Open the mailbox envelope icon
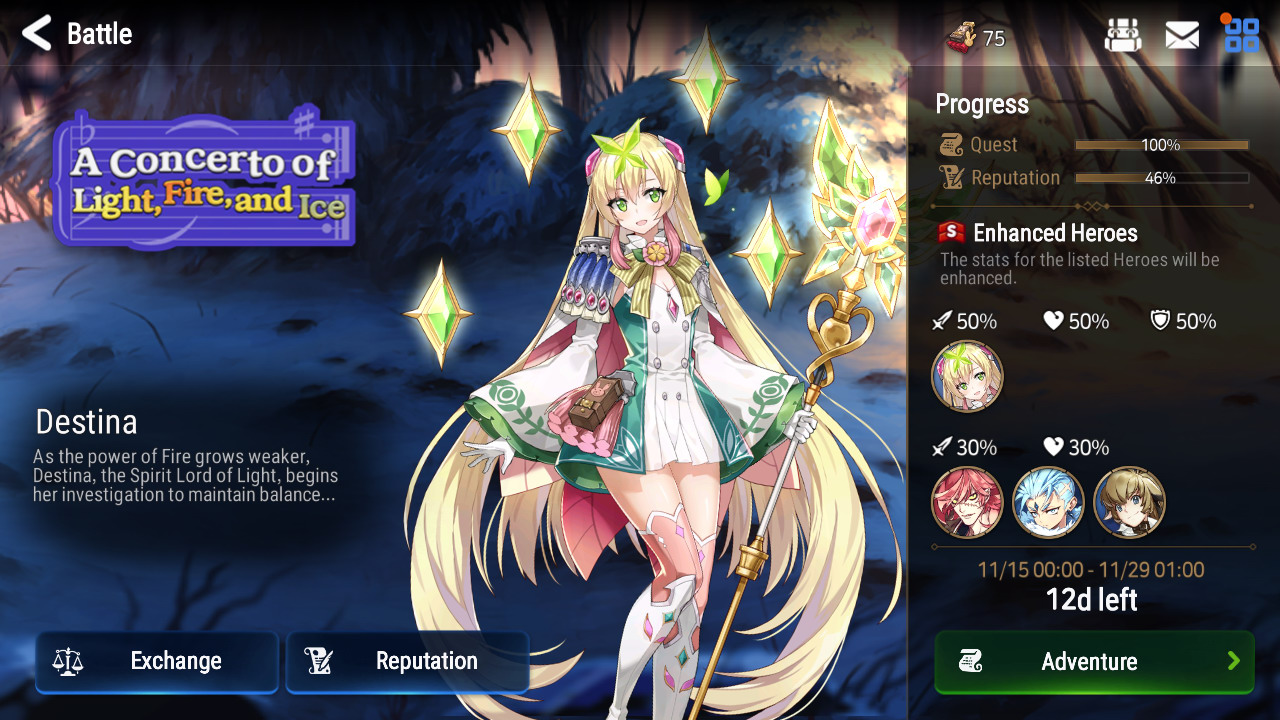1280x720 pixels. point(1182,36)
